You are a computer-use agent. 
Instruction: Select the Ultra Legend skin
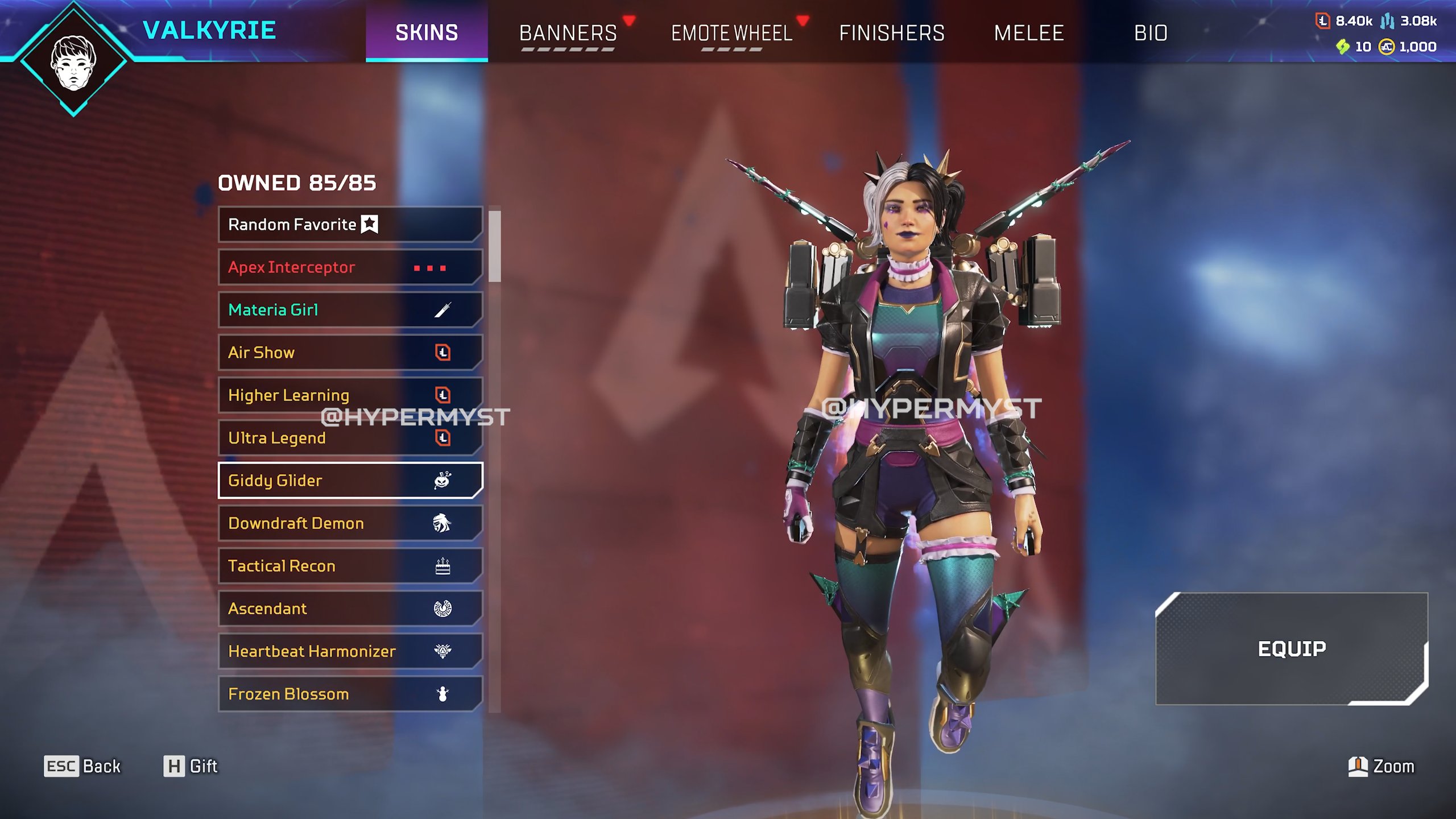pos(350,438)
